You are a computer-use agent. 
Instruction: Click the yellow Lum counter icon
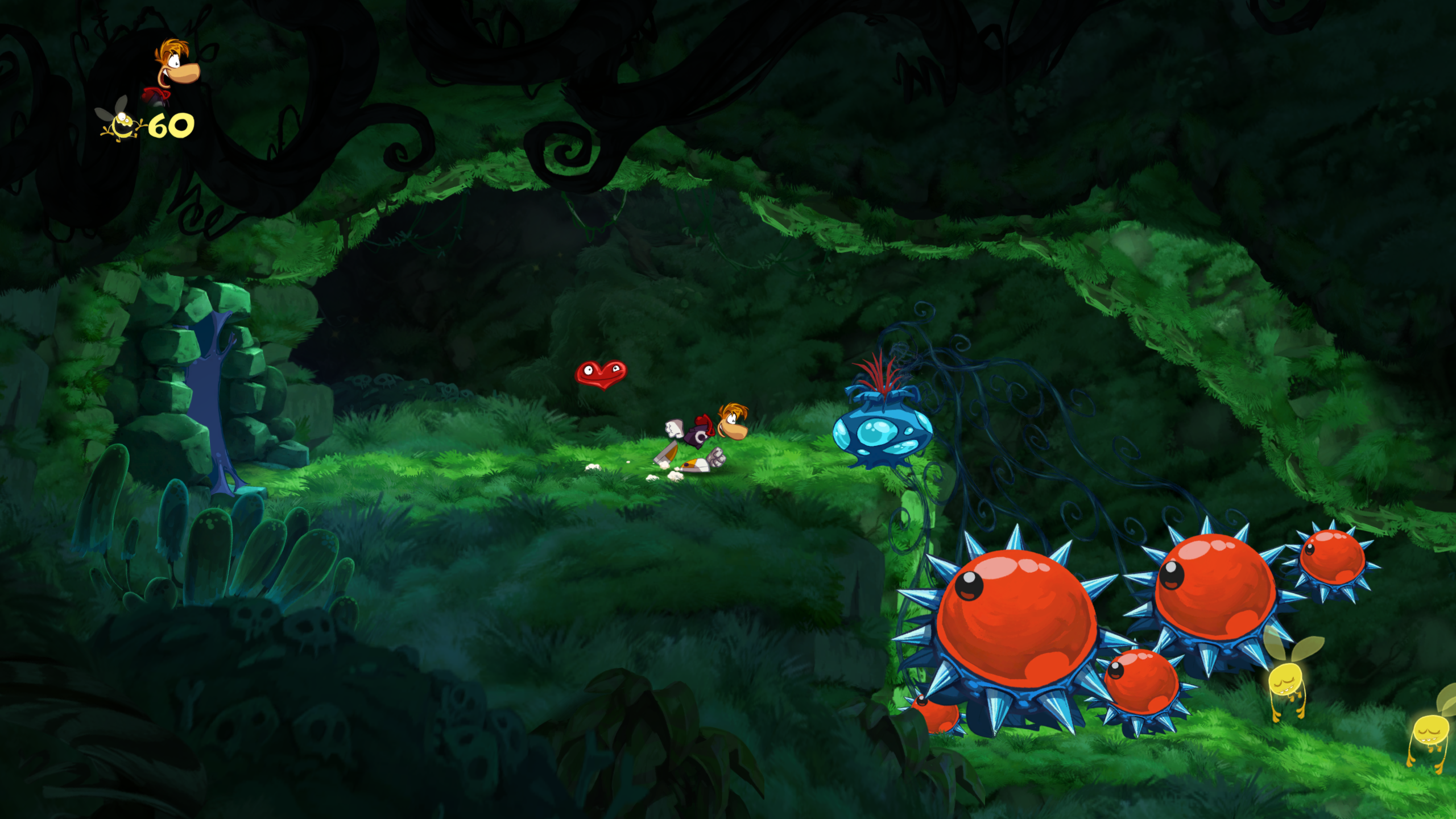coord(120,123)
